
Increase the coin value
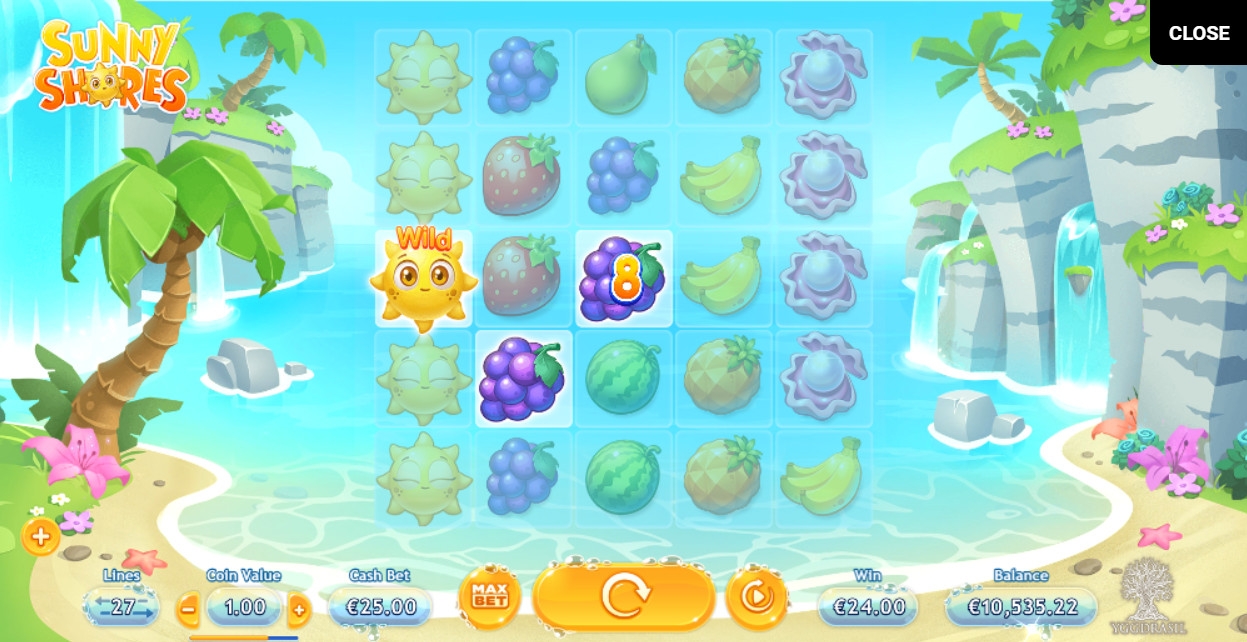tap(299, 607)
